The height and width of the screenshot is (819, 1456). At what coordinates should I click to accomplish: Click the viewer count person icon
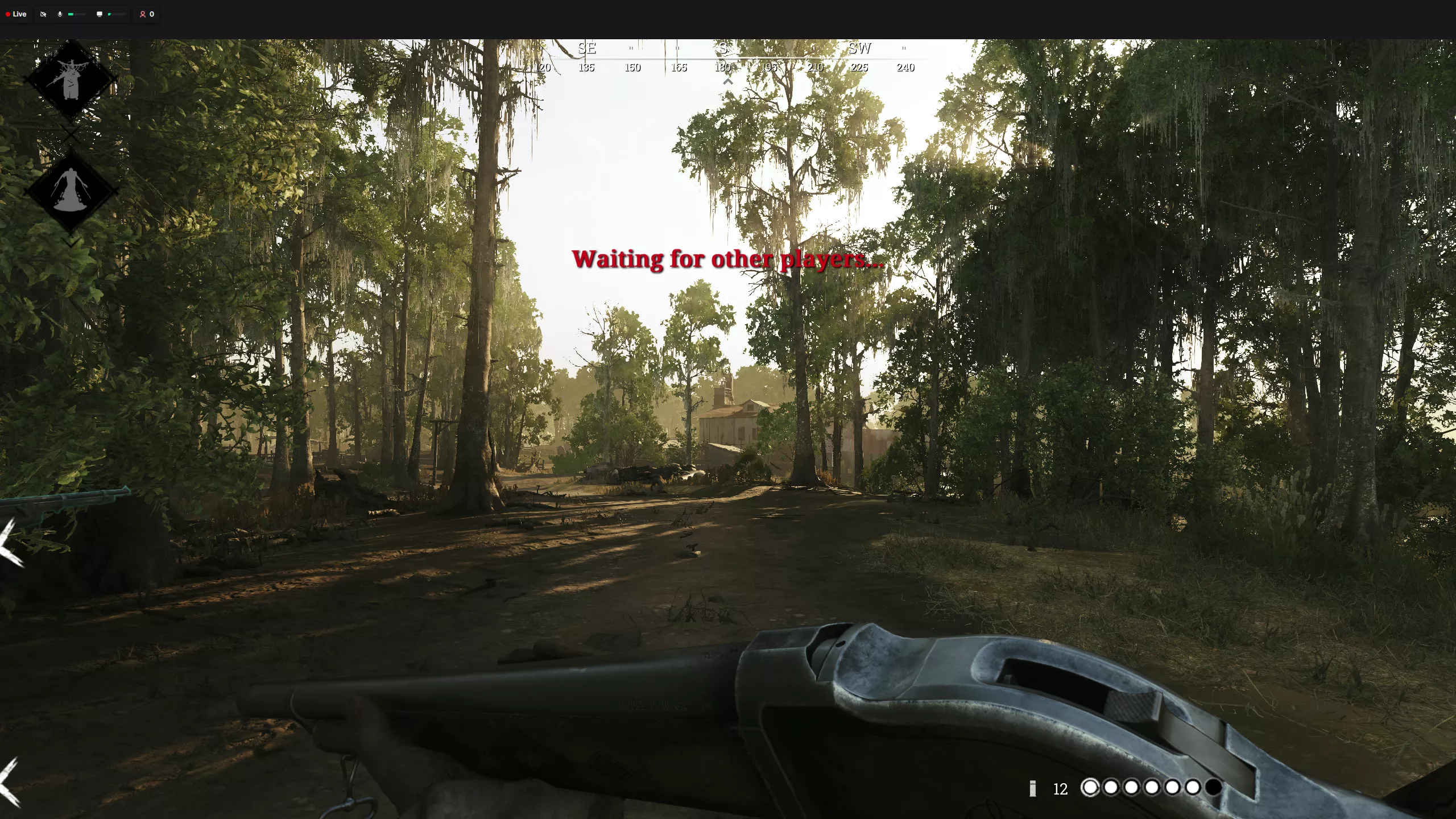(143, 14)
